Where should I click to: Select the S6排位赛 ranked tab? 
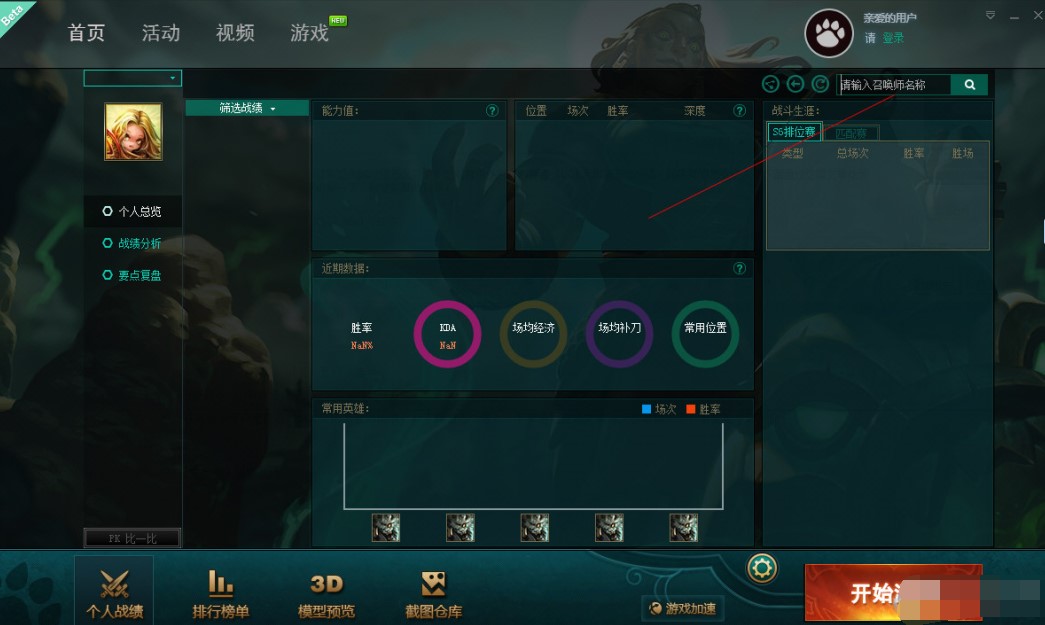point(794,132)
